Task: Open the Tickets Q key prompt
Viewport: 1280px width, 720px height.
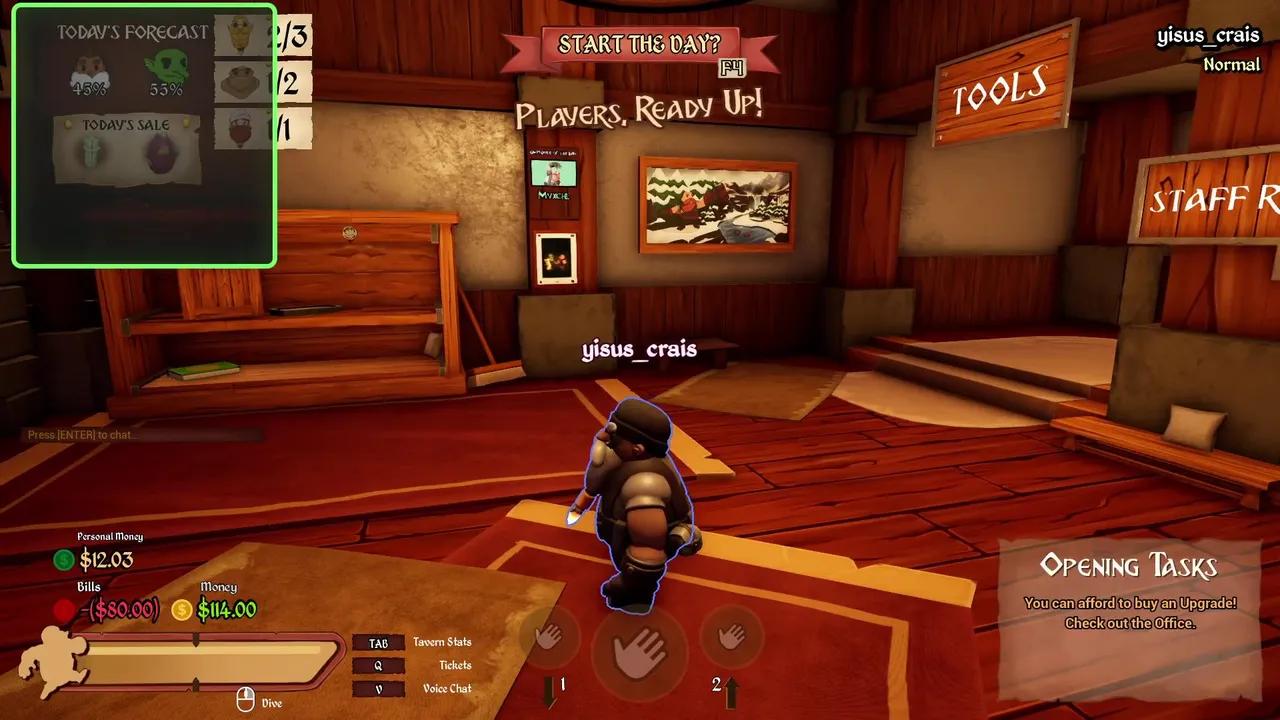Action: (x=379, y=665)
